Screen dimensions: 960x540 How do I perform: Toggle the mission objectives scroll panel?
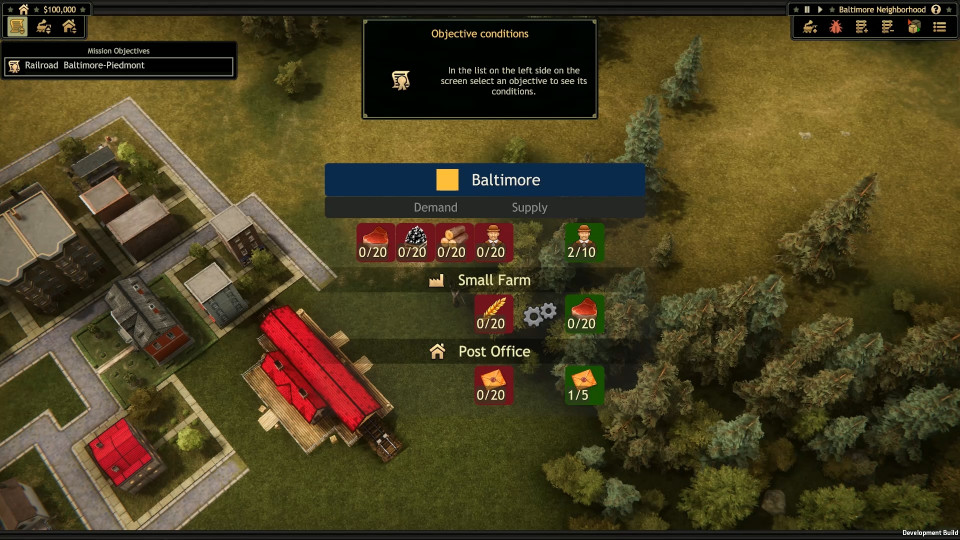click(16, 26)
